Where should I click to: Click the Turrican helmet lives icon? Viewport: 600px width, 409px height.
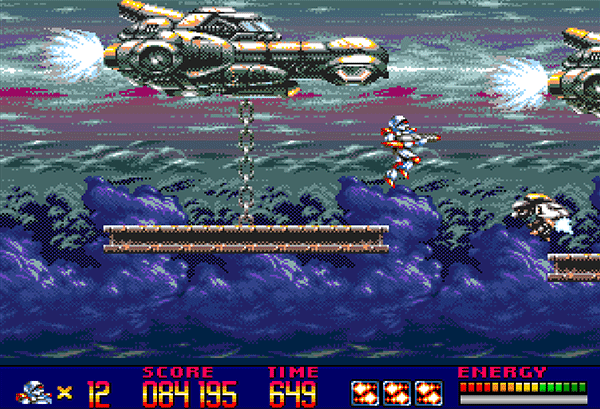point(37,390)
